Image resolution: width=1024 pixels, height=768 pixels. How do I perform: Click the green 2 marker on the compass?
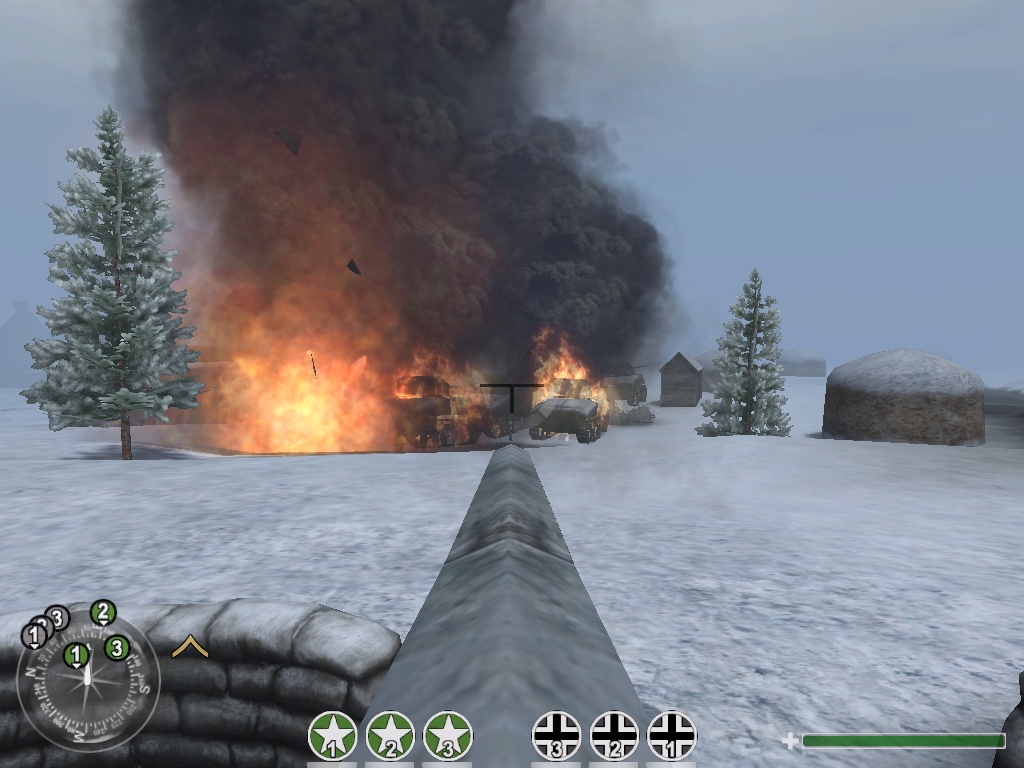[x=103, y=612]
